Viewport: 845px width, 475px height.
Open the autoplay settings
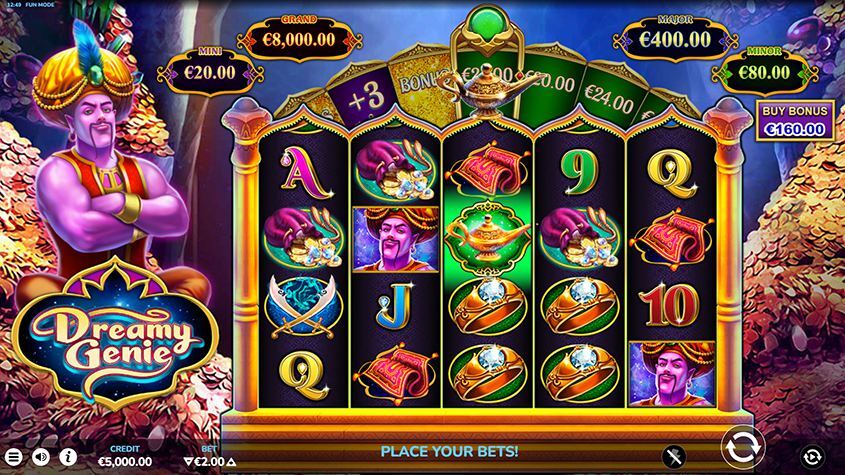coord(813,457)
